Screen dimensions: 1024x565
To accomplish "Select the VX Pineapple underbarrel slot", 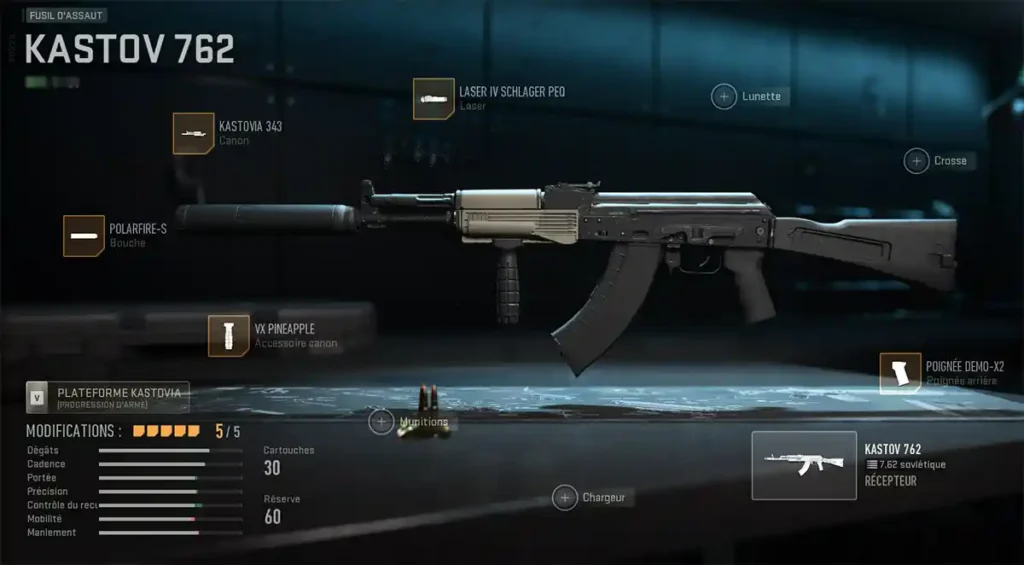I will [229, 336].
